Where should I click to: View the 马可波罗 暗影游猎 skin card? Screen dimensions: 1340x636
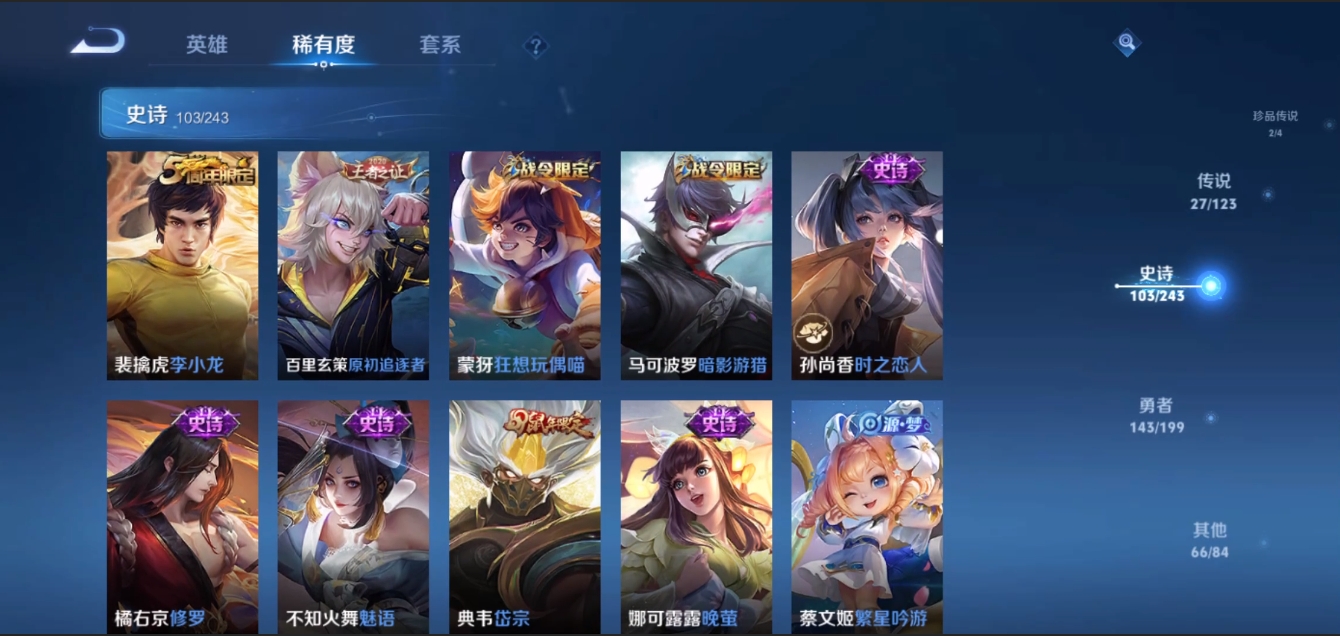(x=696, y=266)
